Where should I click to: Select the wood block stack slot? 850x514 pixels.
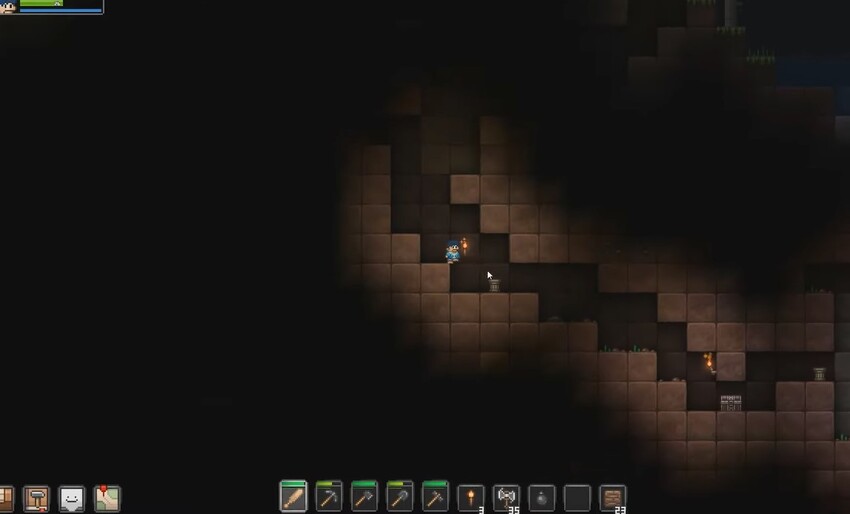613,496
